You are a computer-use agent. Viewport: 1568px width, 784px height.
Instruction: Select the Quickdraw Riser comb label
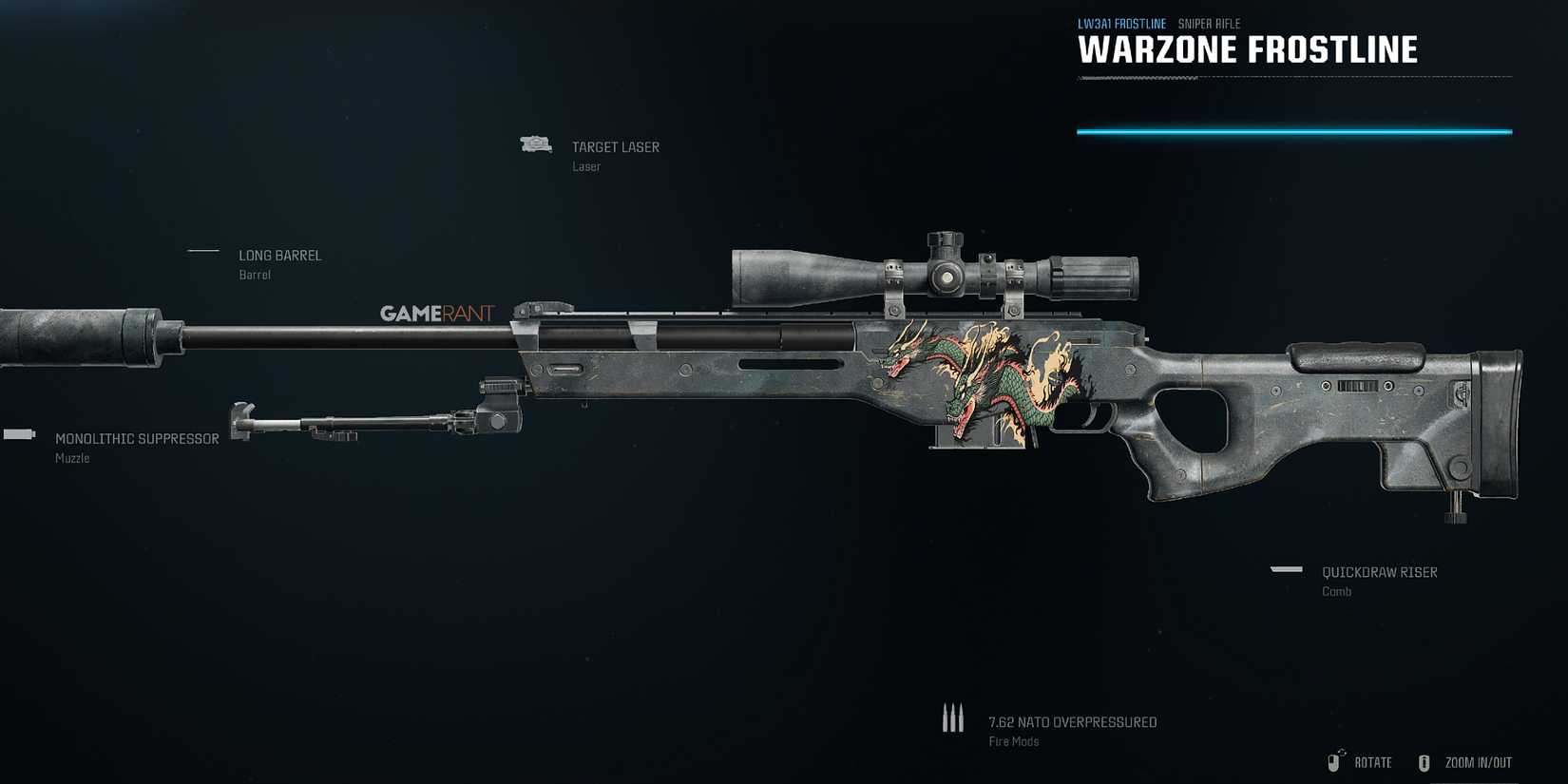[x=1380, y=571]
